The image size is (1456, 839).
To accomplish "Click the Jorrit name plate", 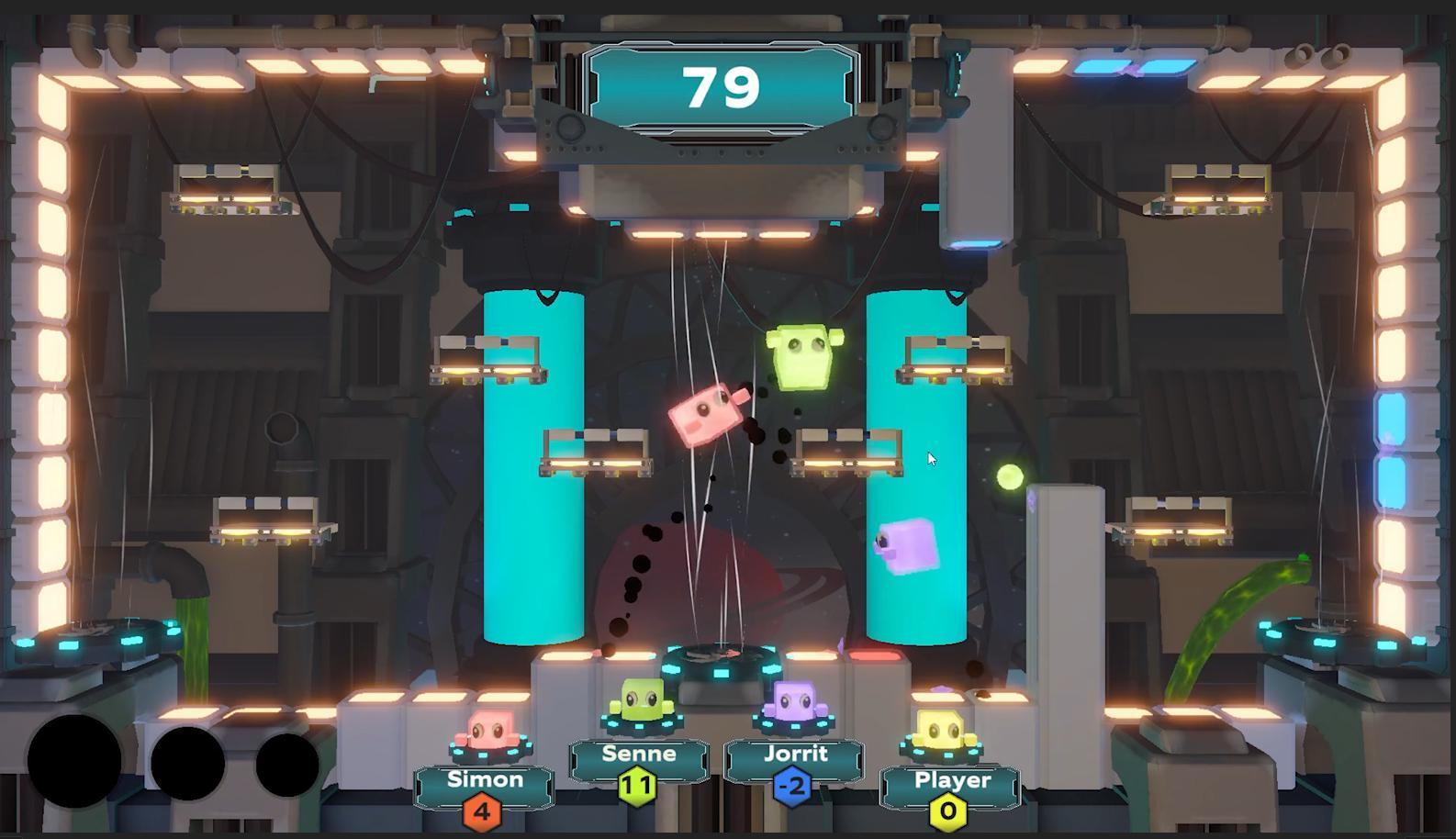I will pyautogui.click(x=797, y=754).
